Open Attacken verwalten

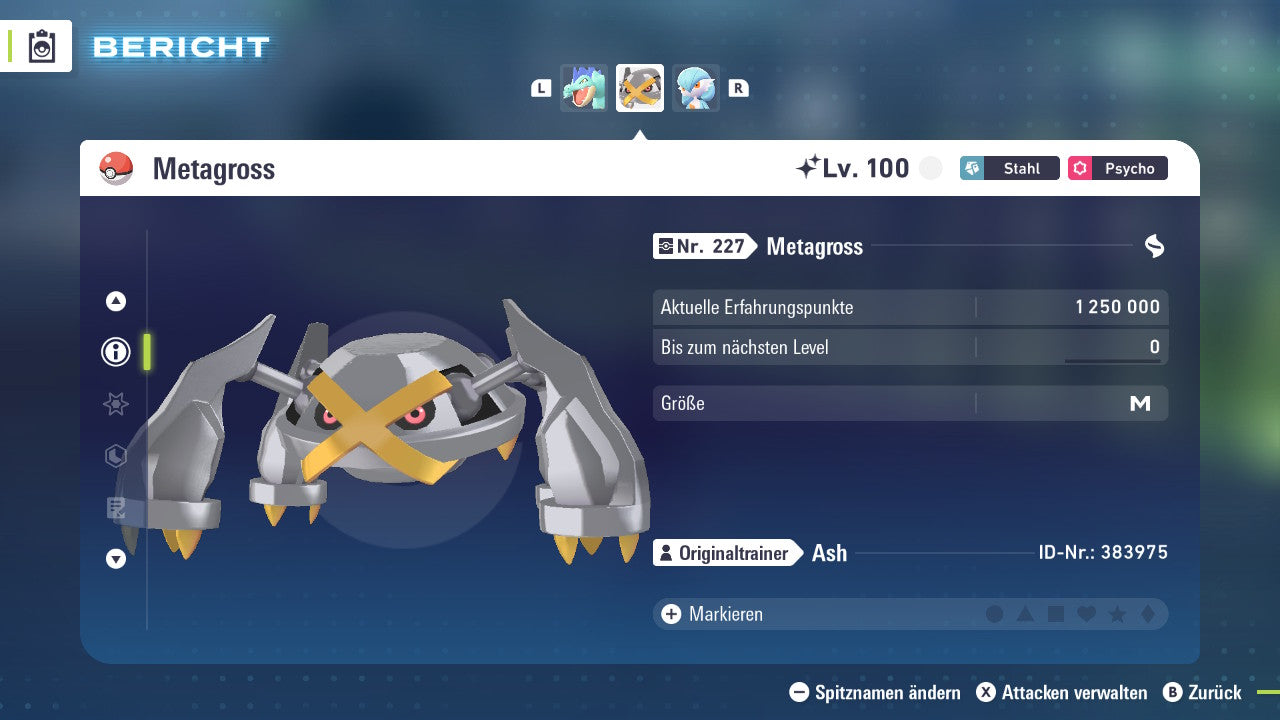[x=1062, y=692]
